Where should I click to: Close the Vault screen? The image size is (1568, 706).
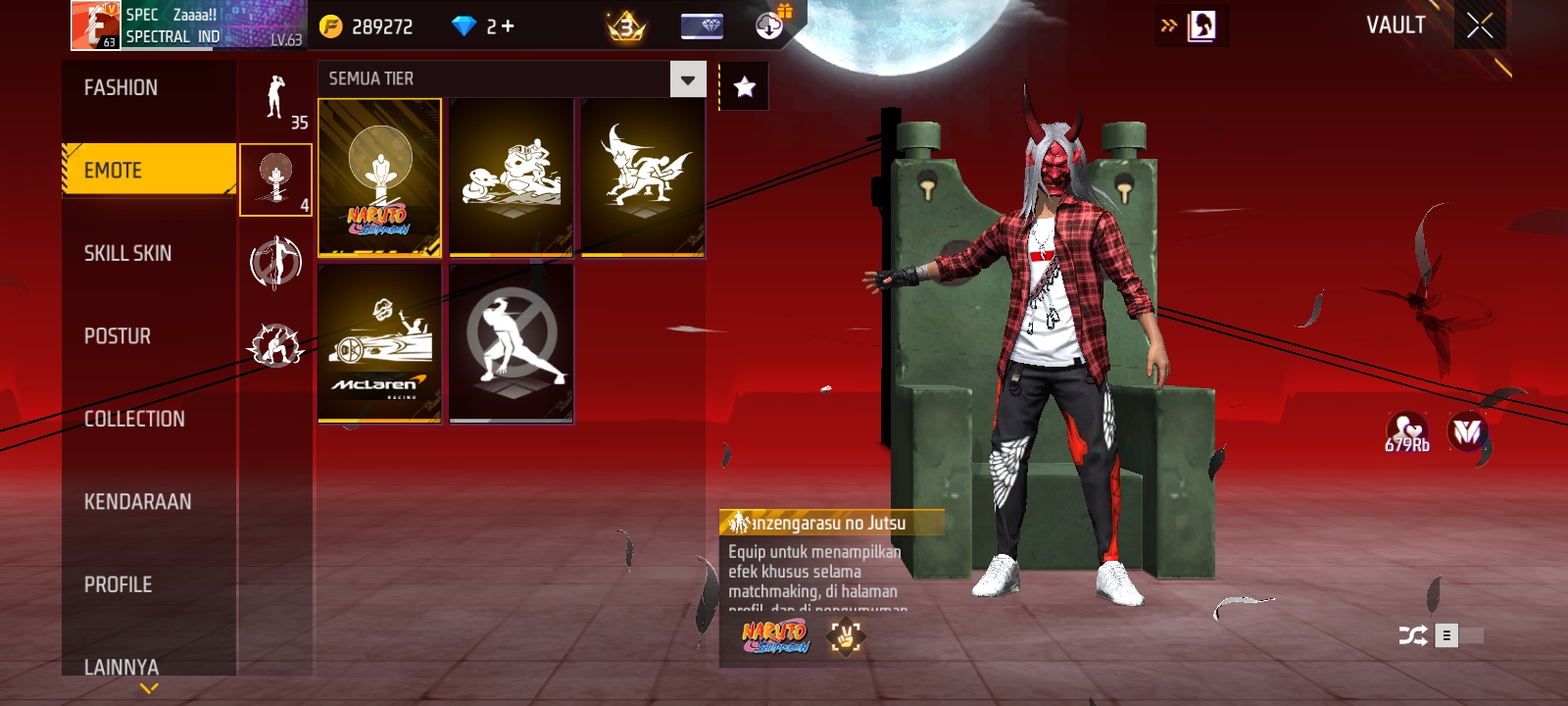coord(1480,25)
